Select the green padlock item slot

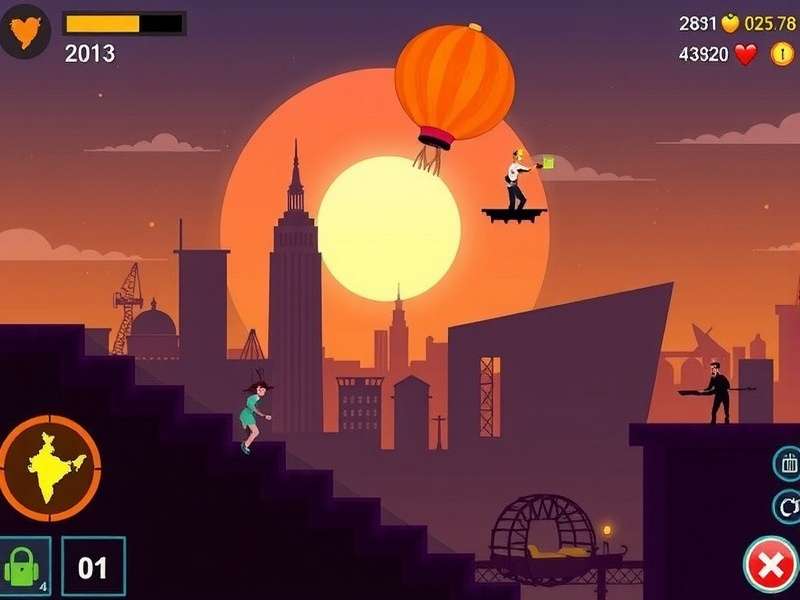click(24, 567)
